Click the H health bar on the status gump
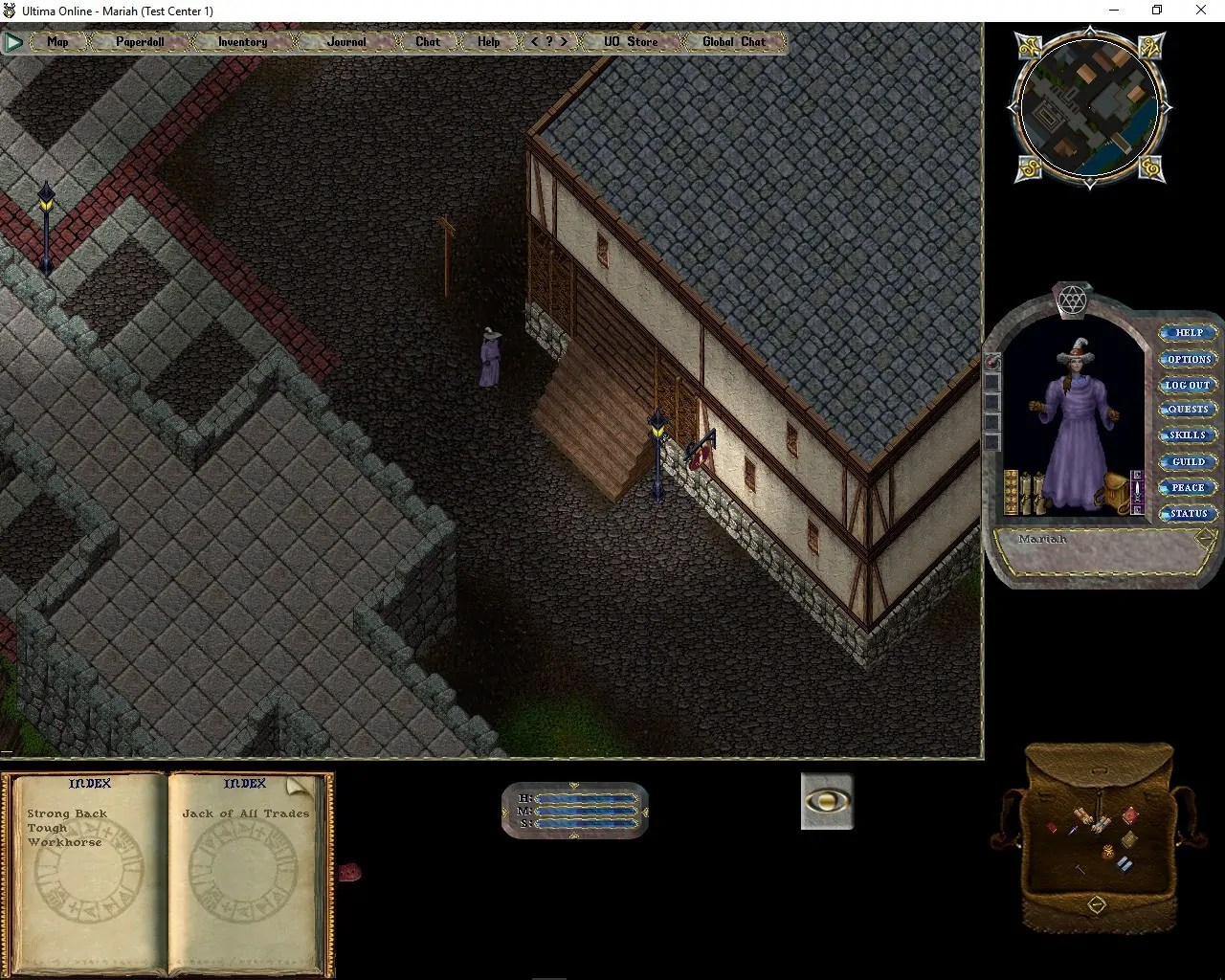 (589, 797)
